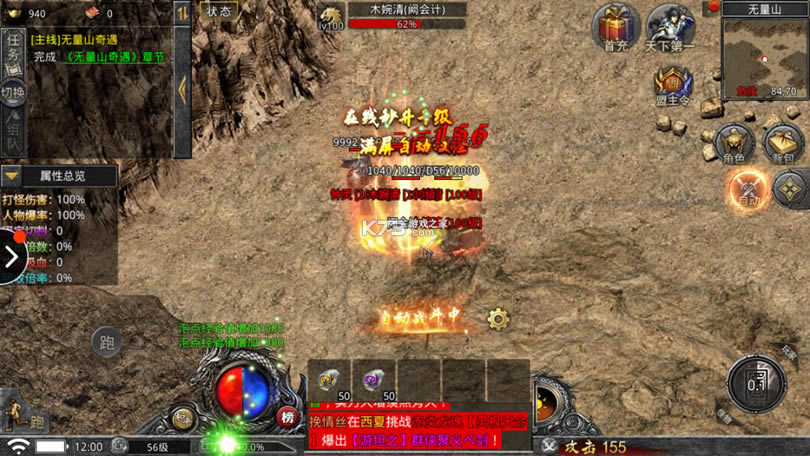Viewport: 810px width, 456px height.
Task: Open the 盟主令 alliance leader token
Action: click(x=674, y=85)
